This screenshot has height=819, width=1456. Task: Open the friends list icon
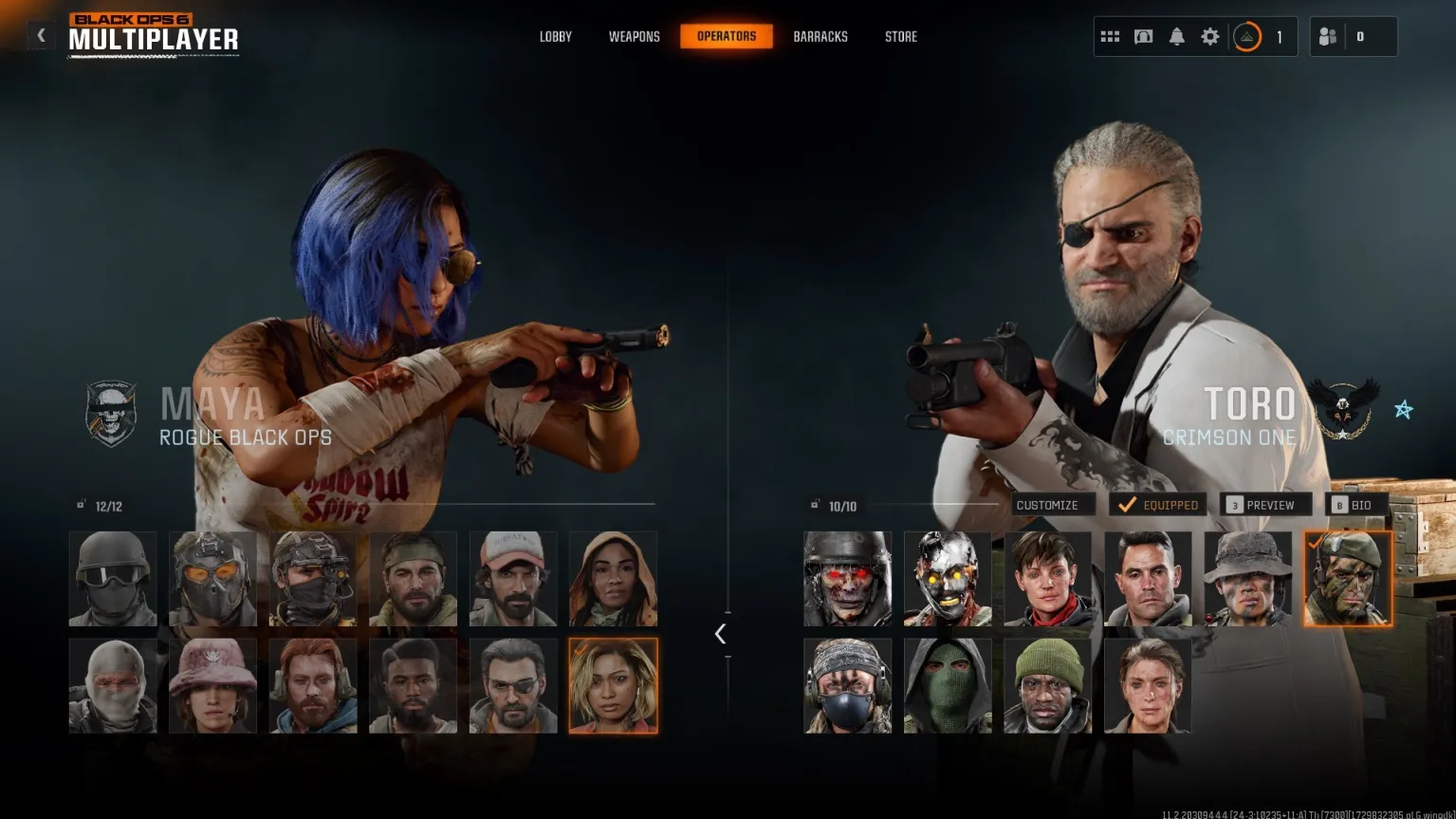click(x=1327, y=35)
